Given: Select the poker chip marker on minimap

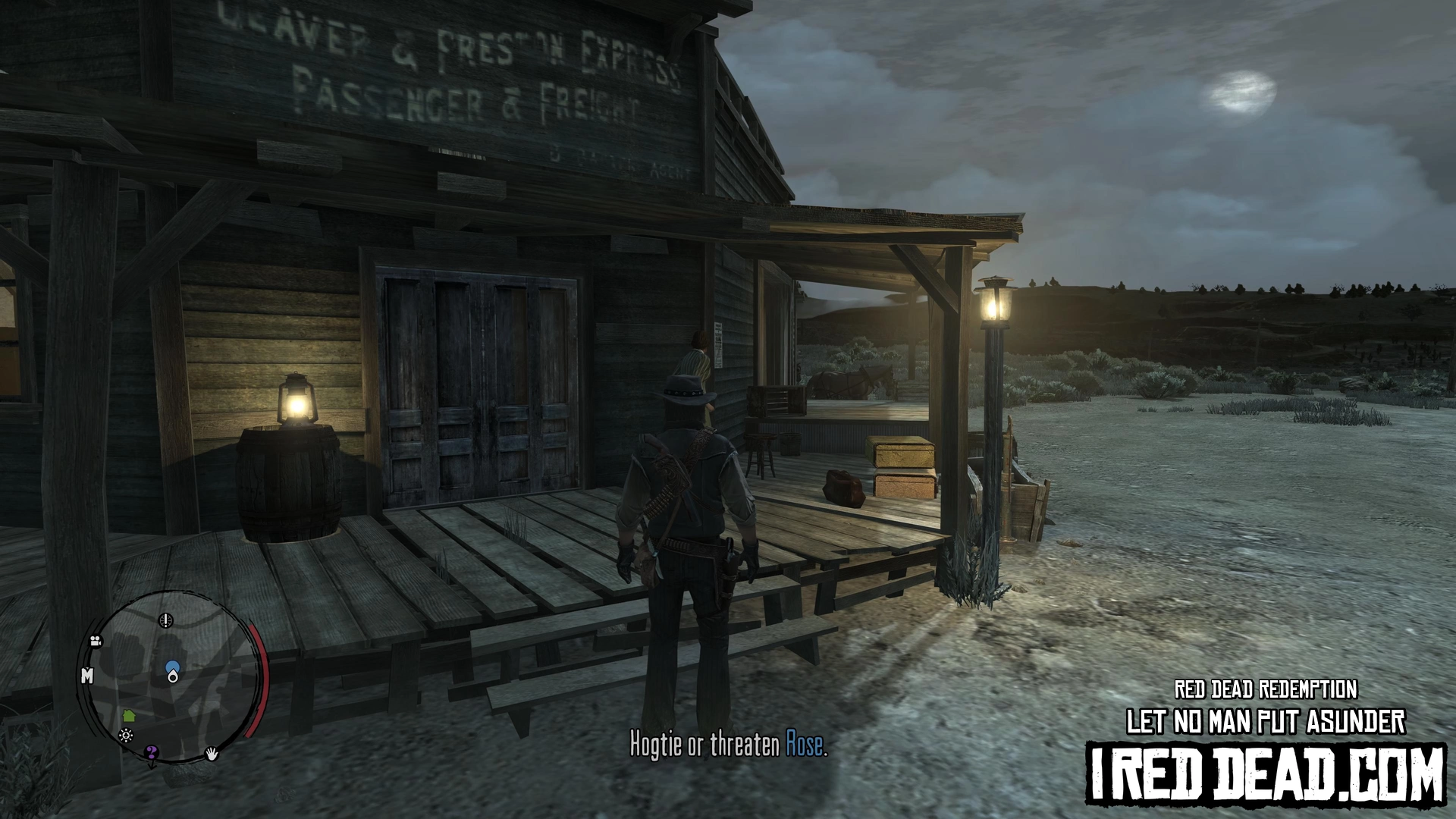Looking at the screenshot, I should pos(126,736).
